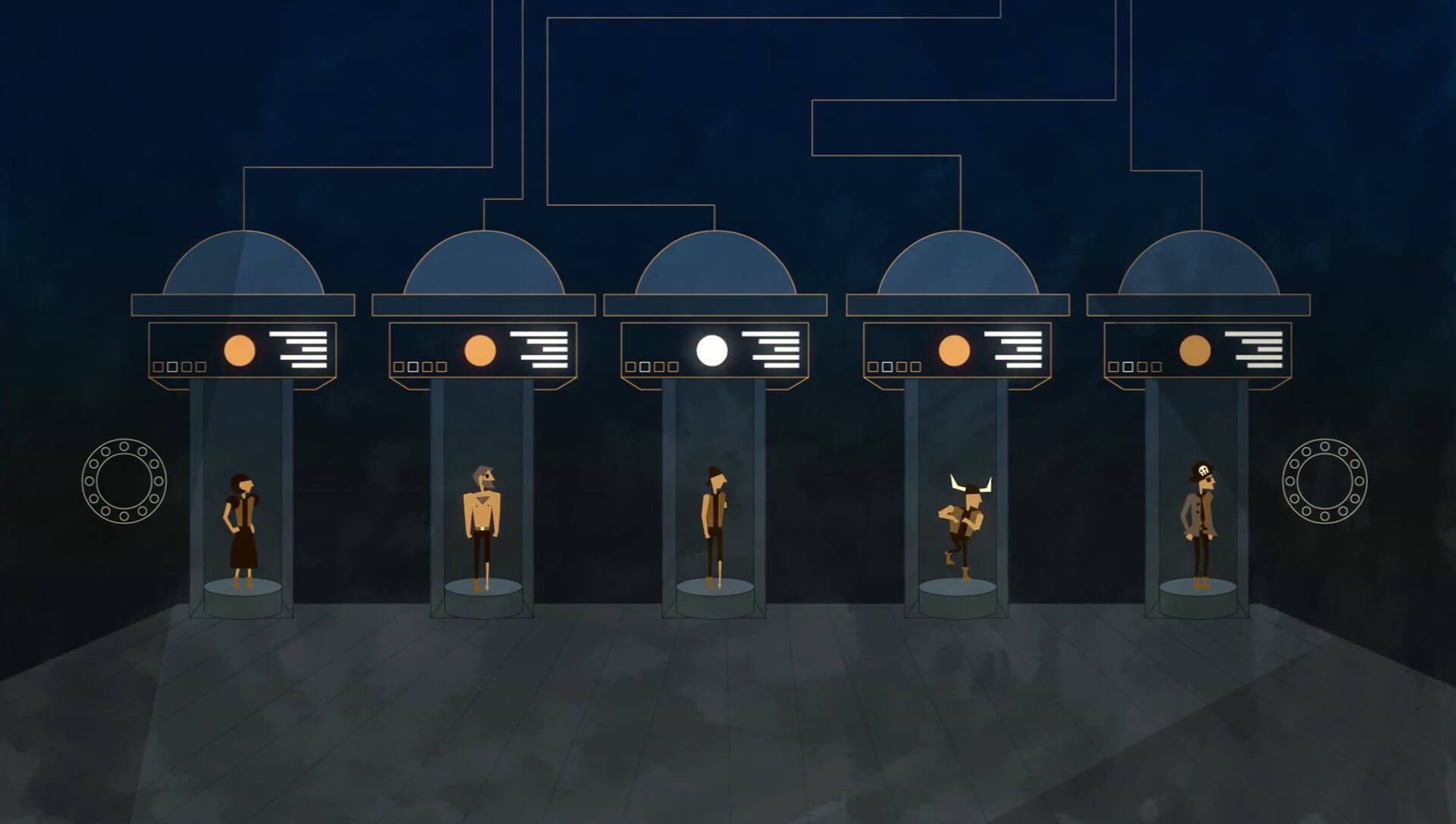Click the right circular dial
Image resolution: width=1456 pixels, height=824 pixels.
(1324, 481)
